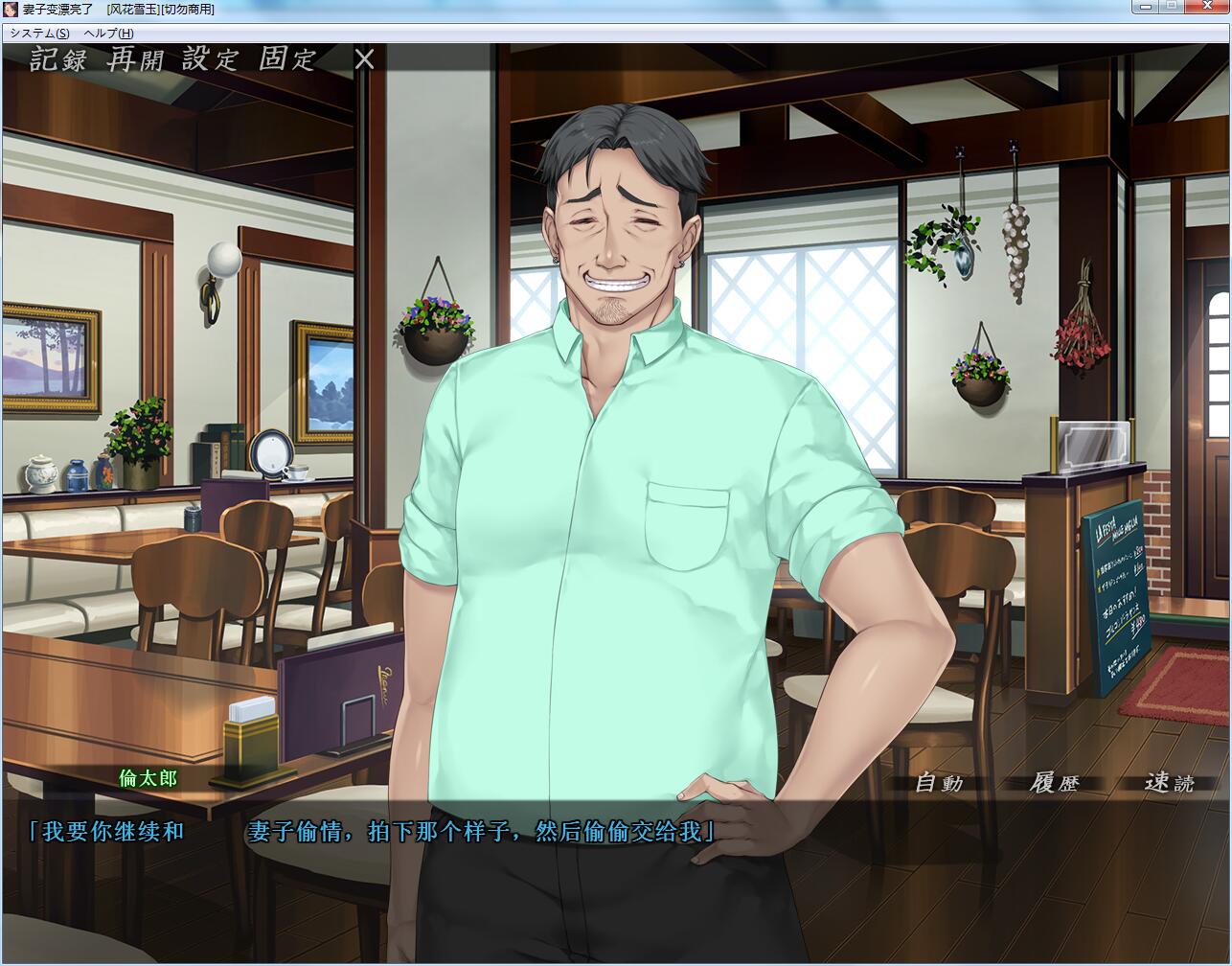
Task: Activate 速読 fast-skip reading
Action: pos(1169,783)
